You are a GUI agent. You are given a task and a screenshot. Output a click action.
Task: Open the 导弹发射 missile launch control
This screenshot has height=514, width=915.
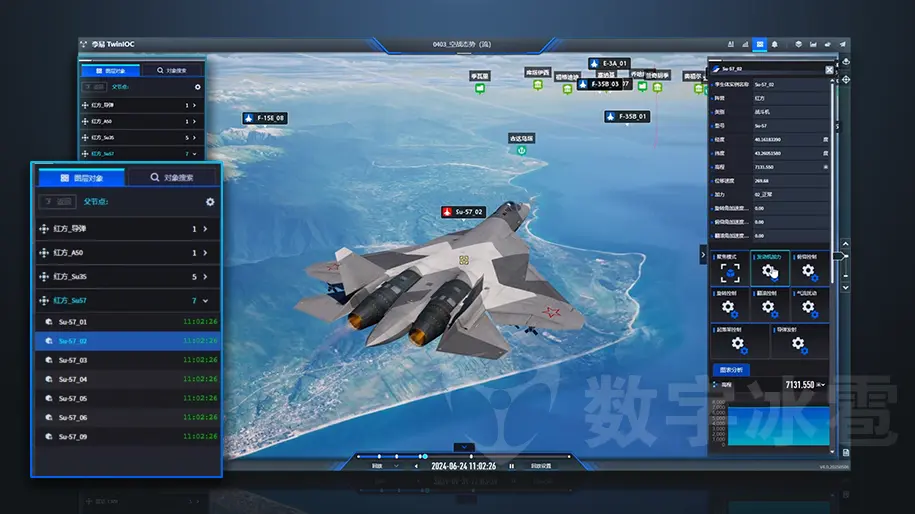pyautogui.click(x=798, y=341)
